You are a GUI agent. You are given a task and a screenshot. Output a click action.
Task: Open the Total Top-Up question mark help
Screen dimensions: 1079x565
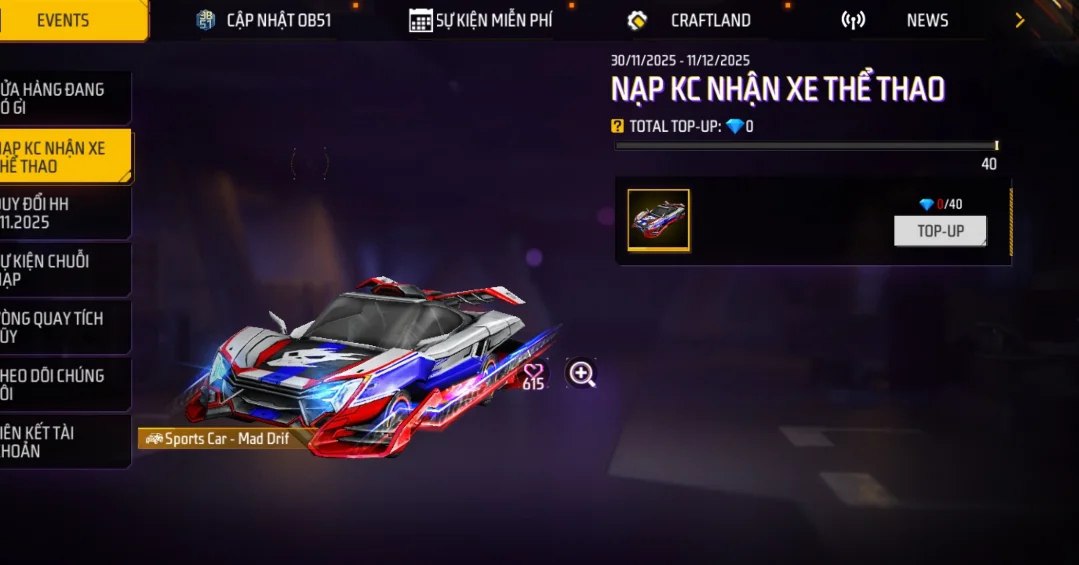[x=617, y=126]
